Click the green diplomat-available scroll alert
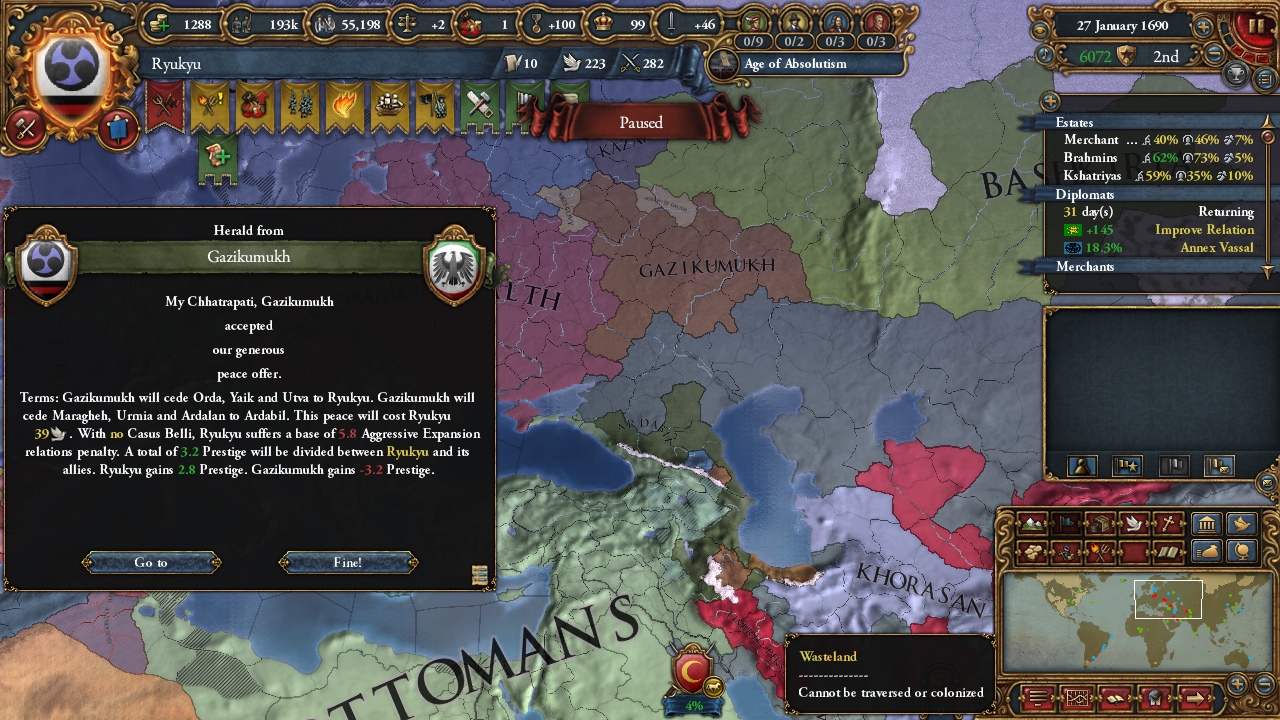1280x720 pixels. coord(214,157)
